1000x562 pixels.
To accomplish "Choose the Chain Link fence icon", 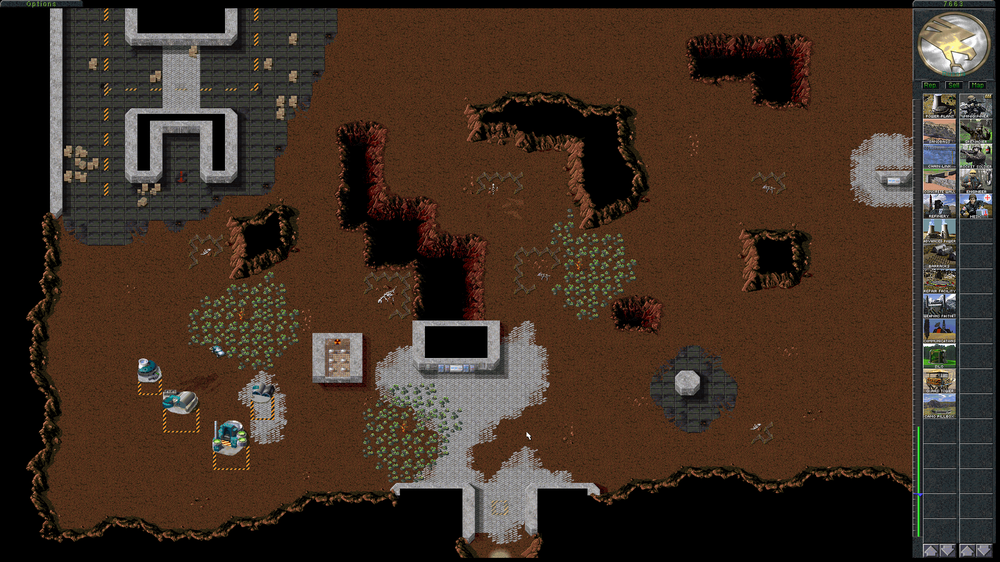I will [x=940, y=157].
